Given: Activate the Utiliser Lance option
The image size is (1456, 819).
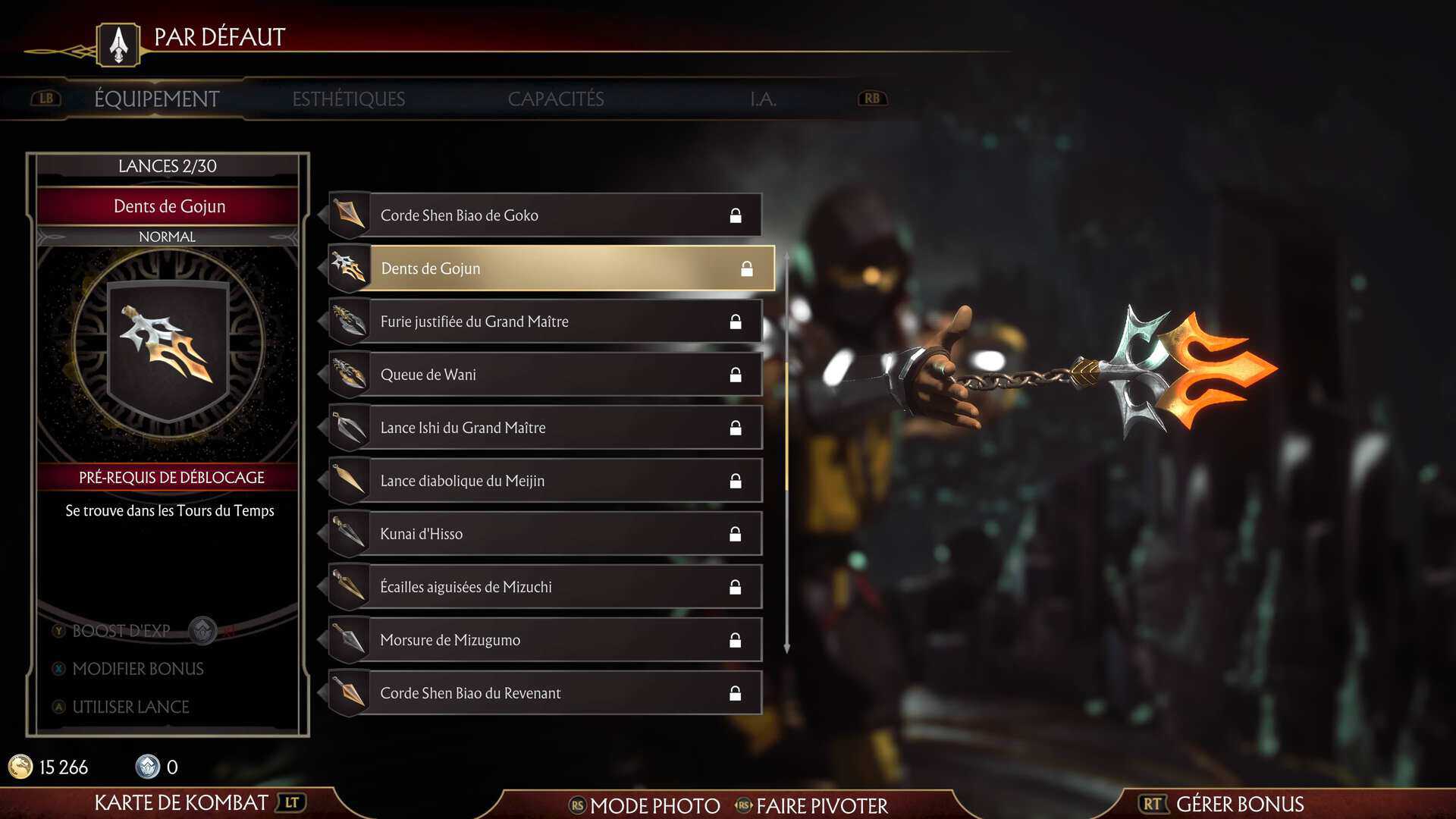Looking at the screenshot, I should click(x=130, y=707).
